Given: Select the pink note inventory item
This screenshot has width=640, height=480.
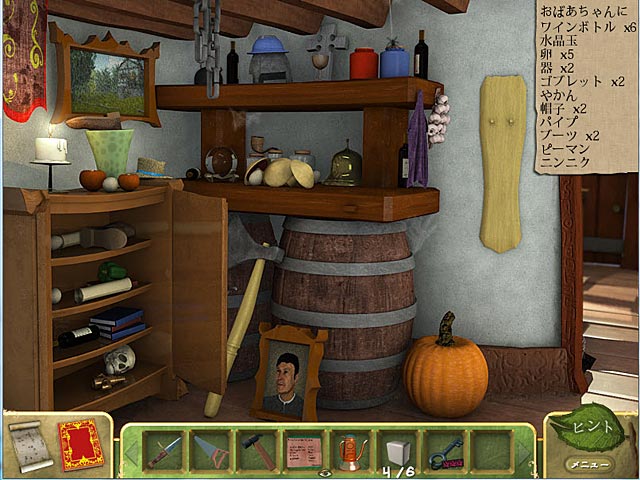Looking at the screenshot, I should coord(304,450).
